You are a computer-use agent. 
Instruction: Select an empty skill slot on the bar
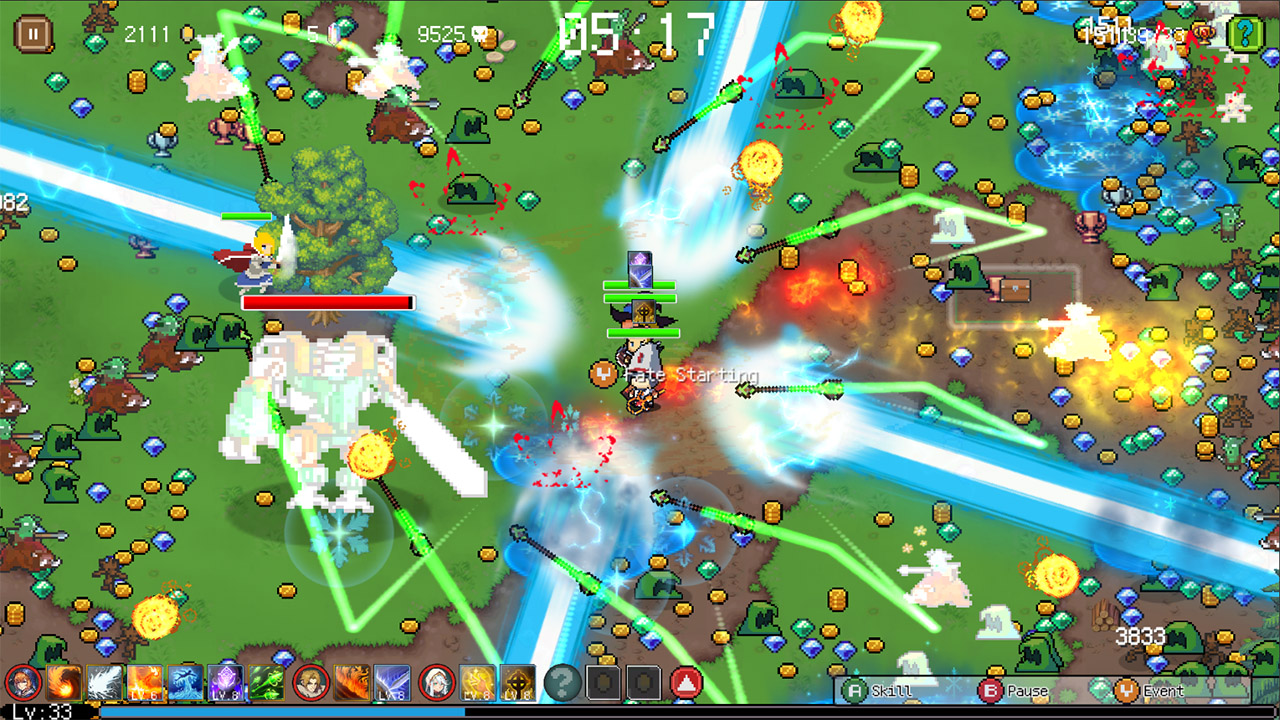click(604, 683)
